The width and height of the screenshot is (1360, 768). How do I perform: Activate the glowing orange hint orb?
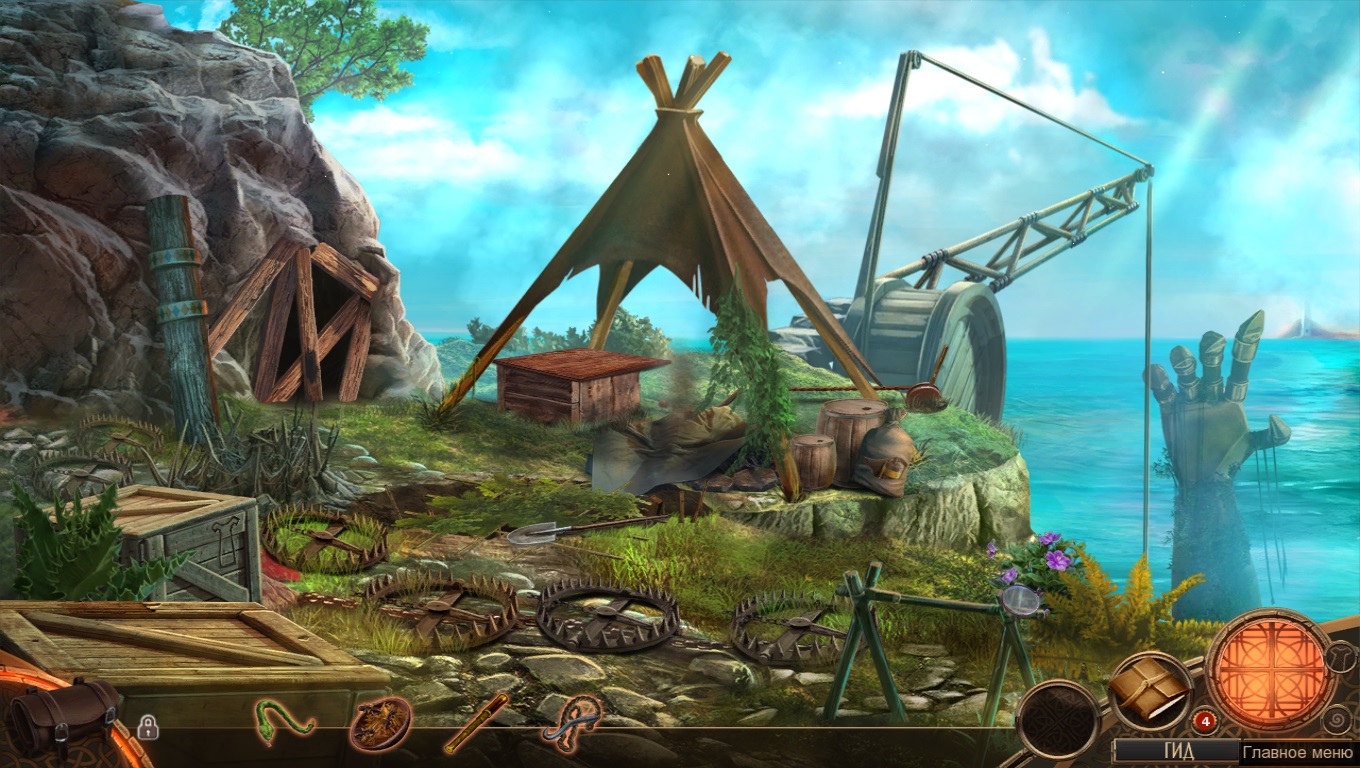pyautogui.click(x=1269, y=669)
